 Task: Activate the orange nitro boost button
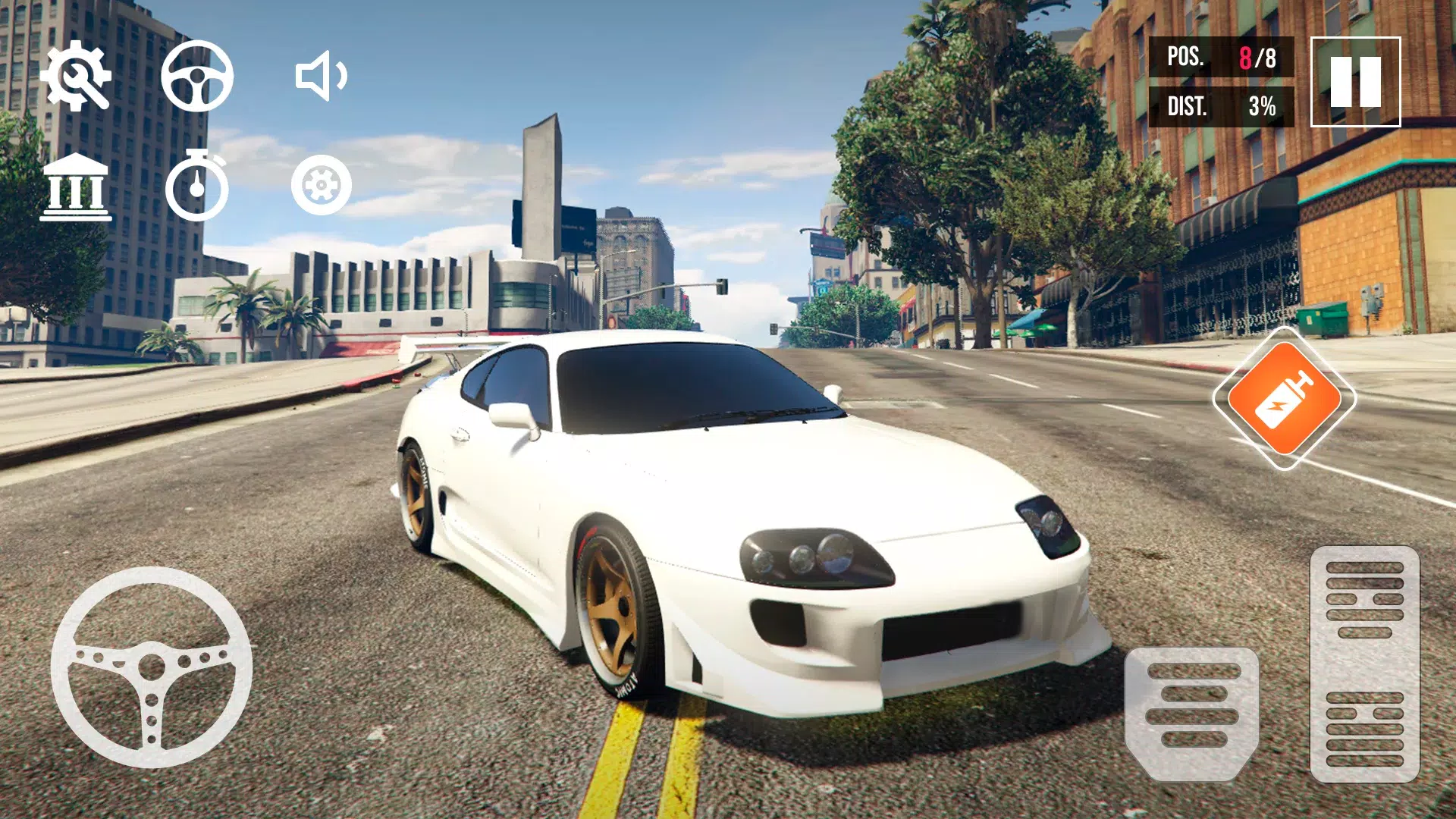1285,398
